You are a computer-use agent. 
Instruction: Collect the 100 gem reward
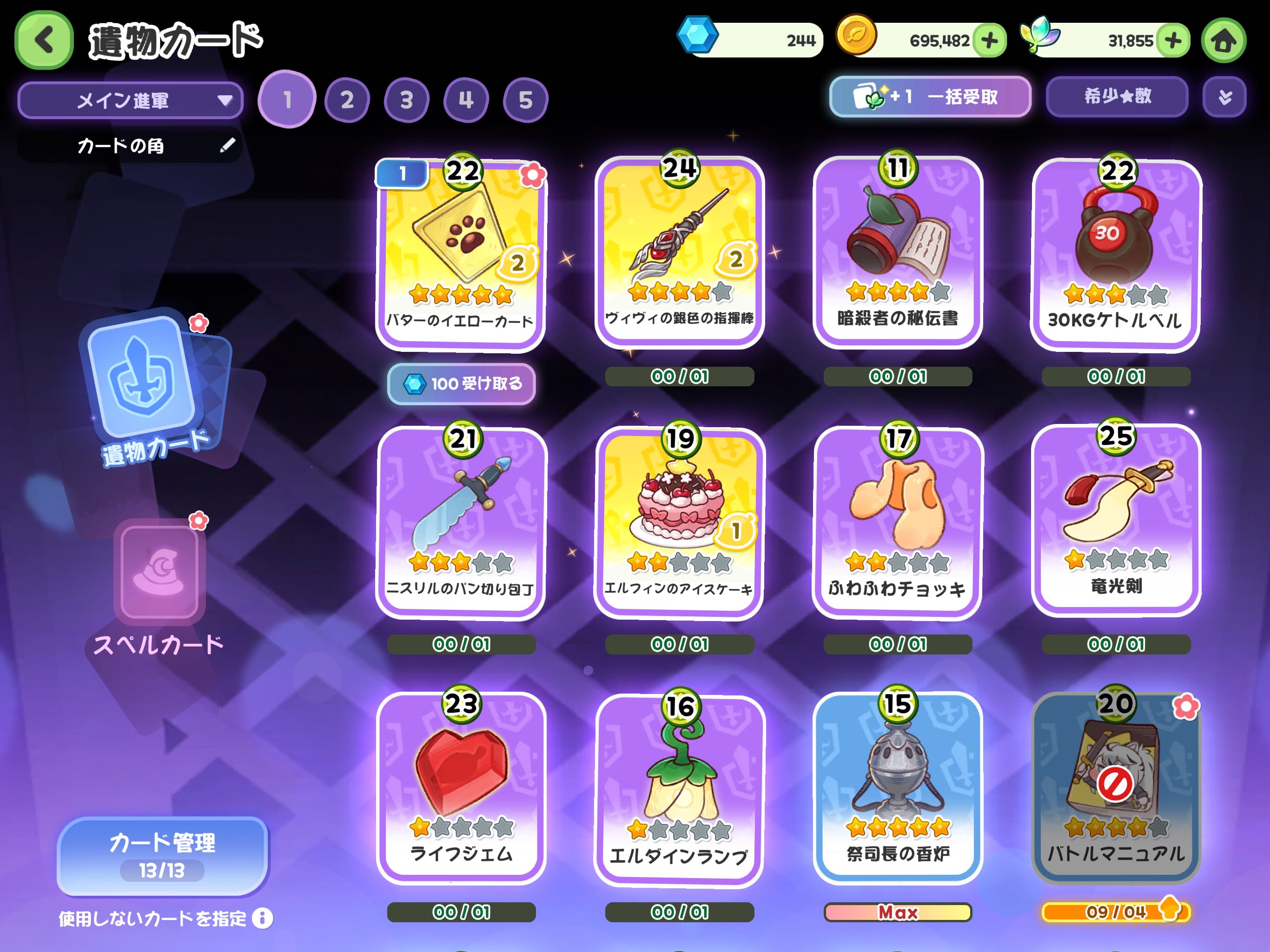tap(462, 383)
